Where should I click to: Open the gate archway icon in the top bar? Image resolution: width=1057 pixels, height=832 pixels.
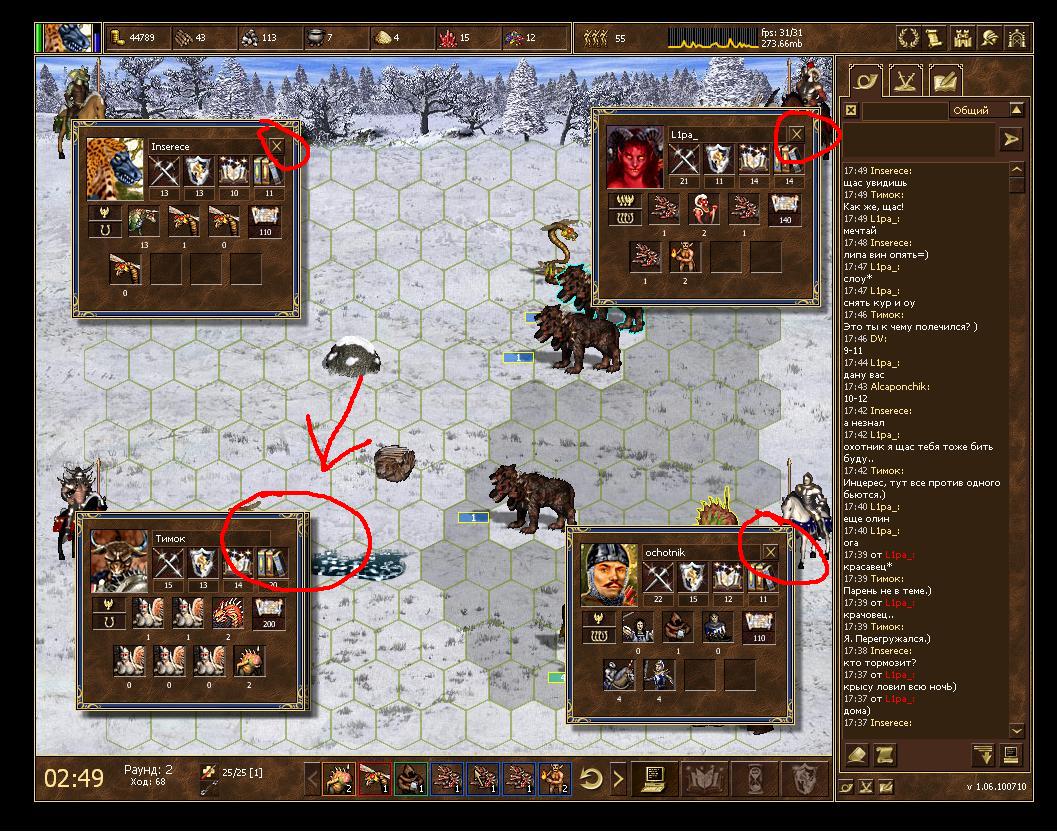coord(1016,38)
